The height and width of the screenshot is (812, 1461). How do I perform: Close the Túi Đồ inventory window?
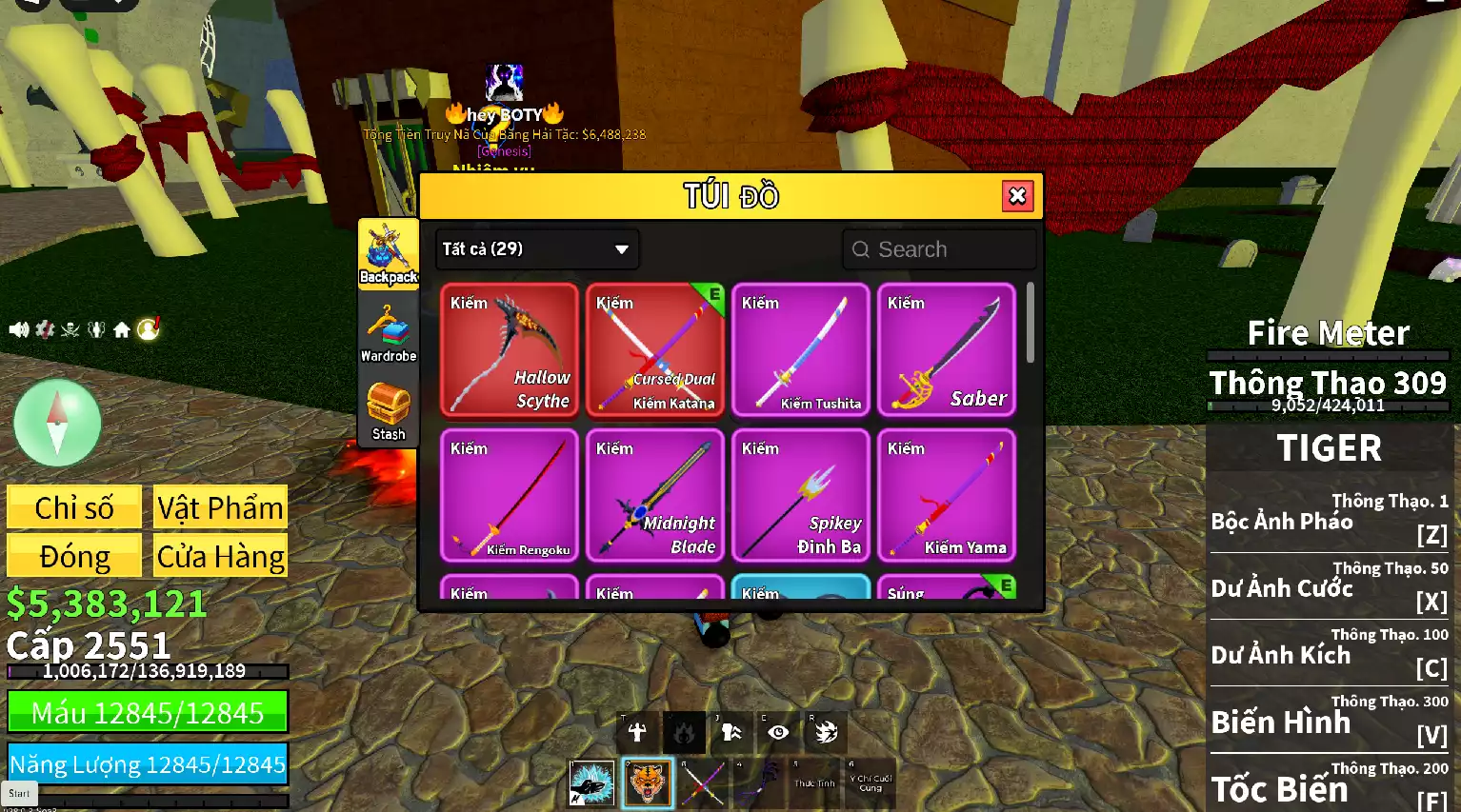1017,196
